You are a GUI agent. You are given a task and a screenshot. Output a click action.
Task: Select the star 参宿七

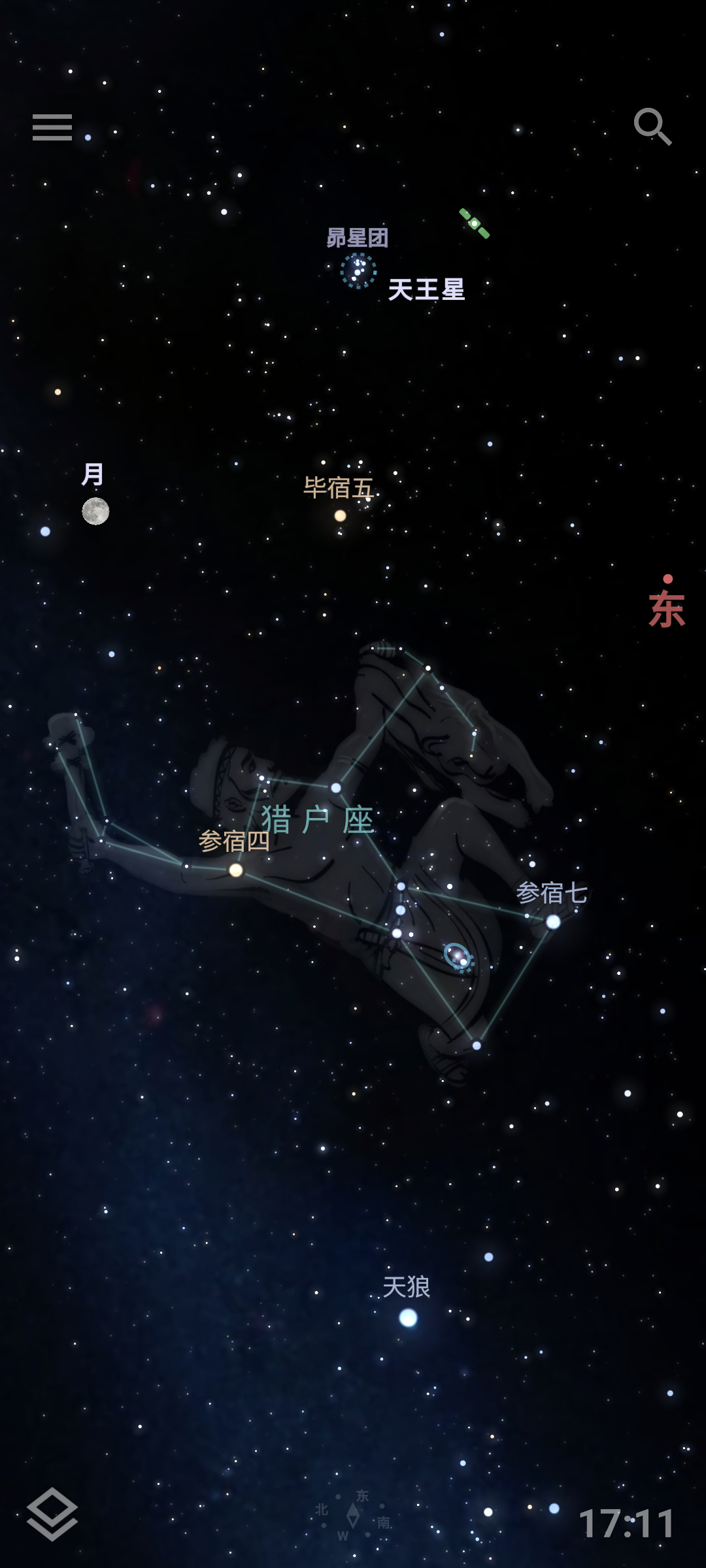(553, 922)
